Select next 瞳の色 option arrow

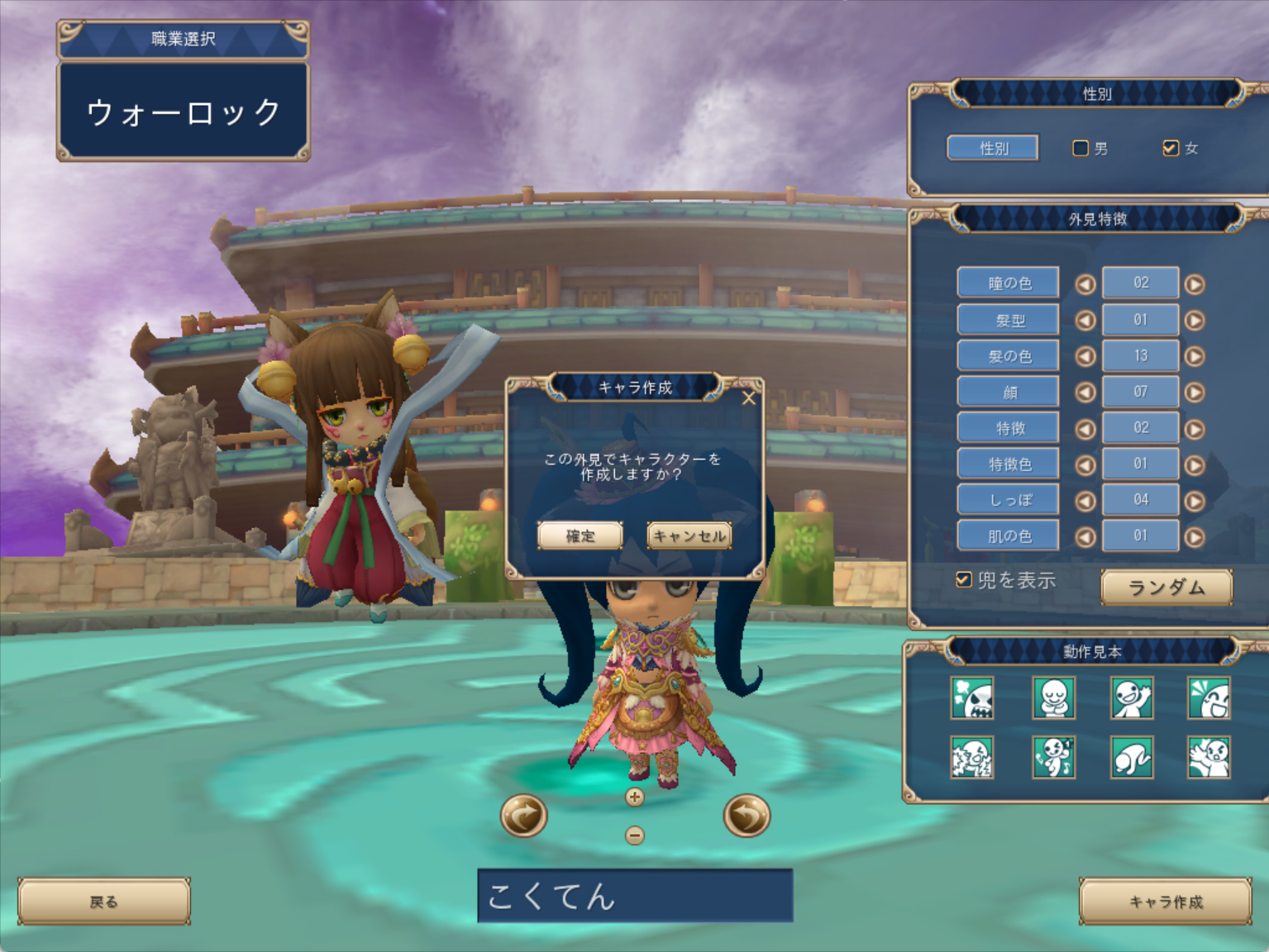[x=1195, y=284]
